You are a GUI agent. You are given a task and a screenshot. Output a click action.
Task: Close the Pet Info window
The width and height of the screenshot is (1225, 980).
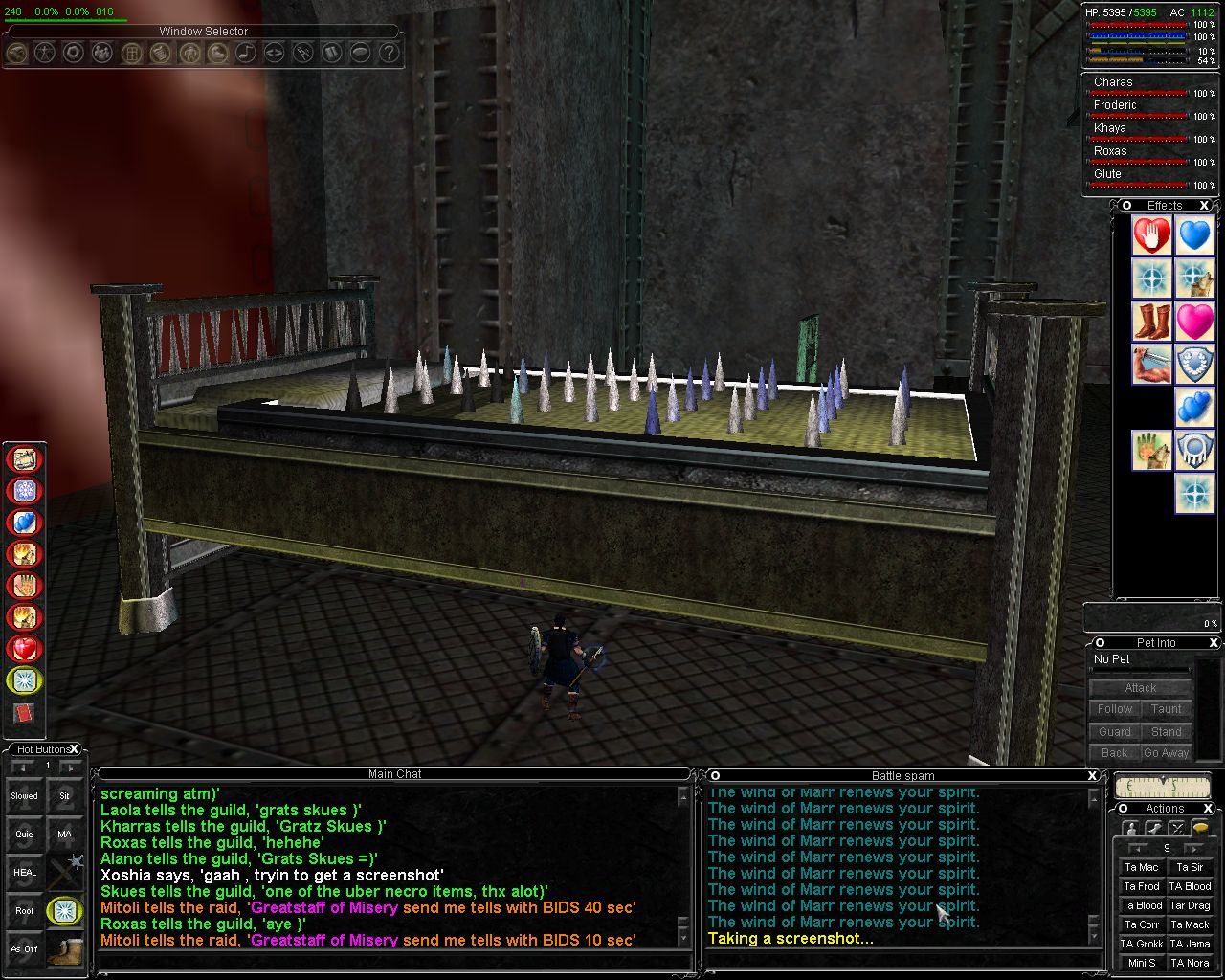coord(1214,643)
